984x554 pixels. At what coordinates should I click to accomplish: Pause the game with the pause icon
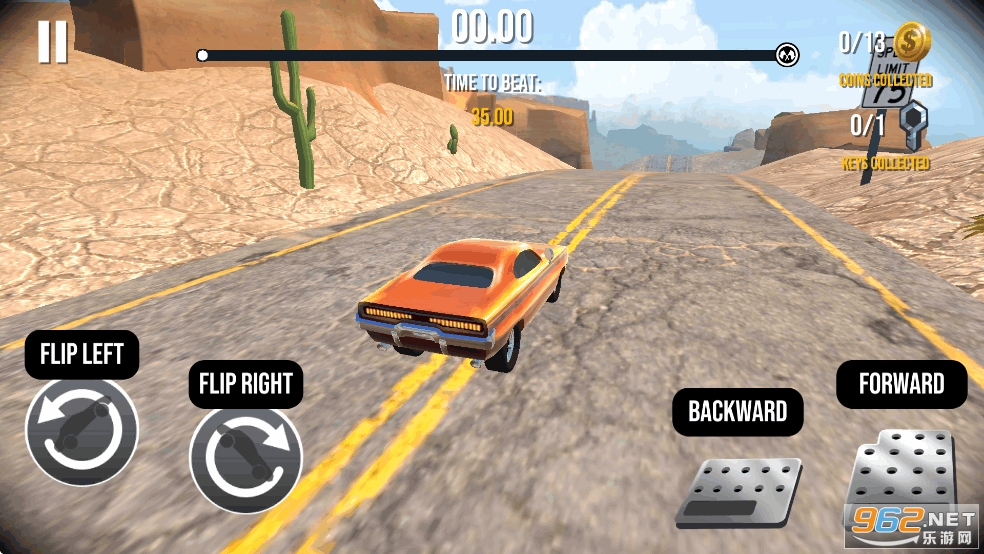(x=52, y=41)
